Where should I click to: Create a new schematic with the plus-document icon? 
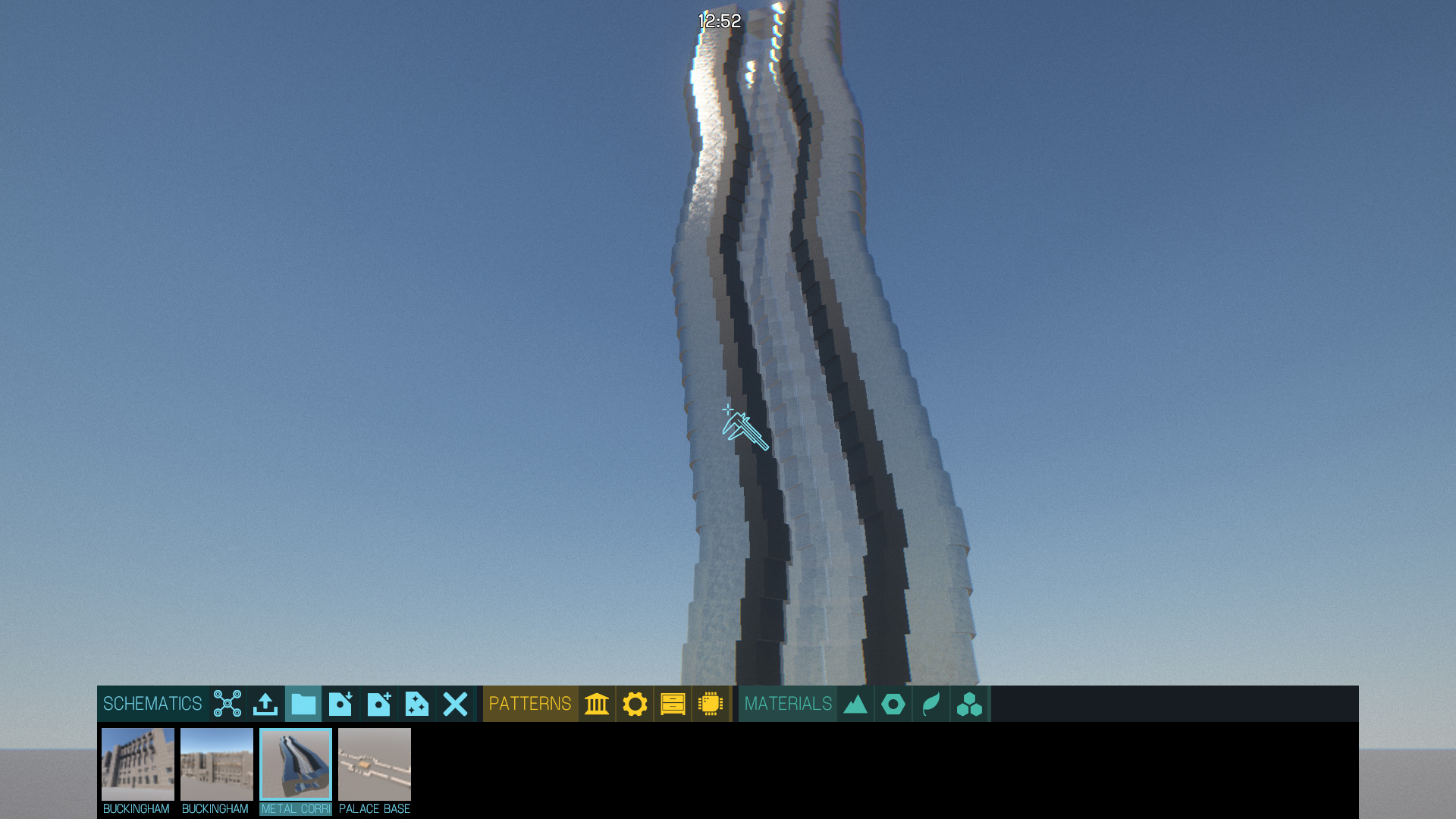[x=378, y=704]
